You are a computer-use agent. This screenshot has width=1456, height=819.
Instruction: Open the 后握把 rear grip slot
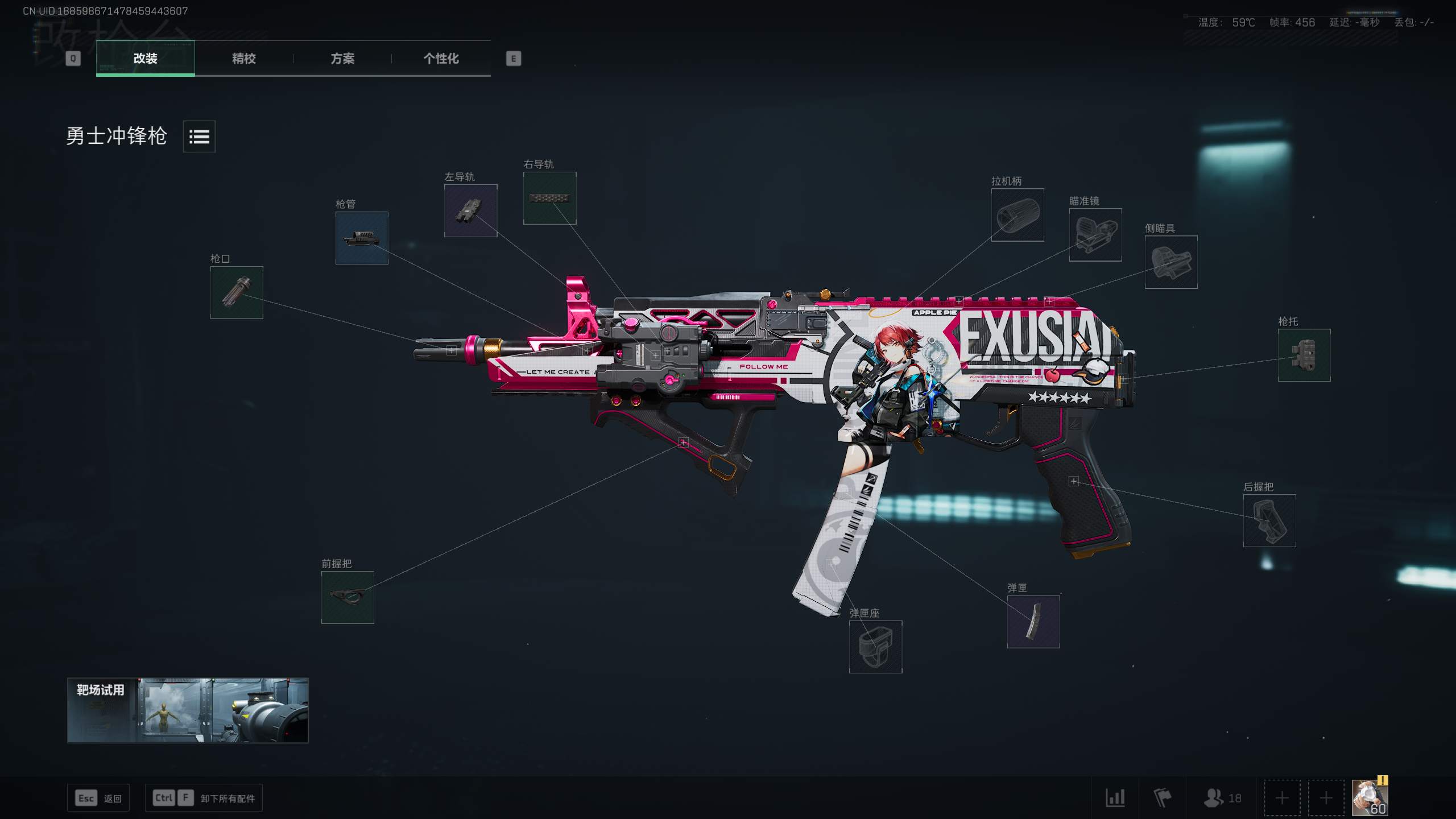click(x=1269, y=520)
